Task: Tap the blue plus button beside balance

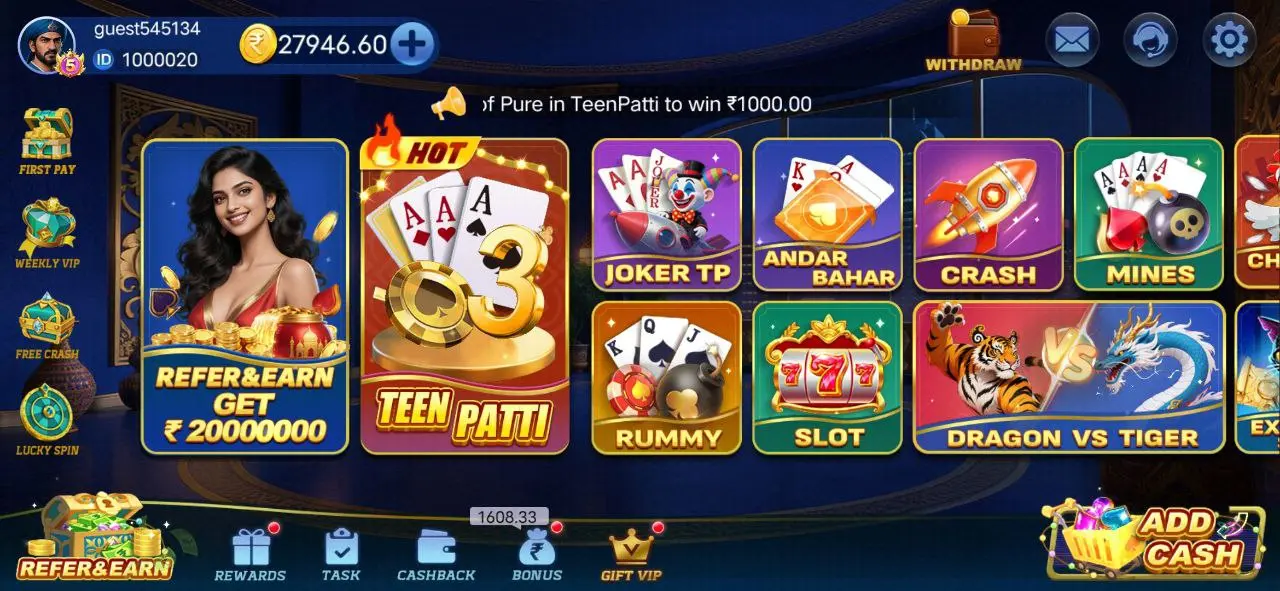Action: 412,44
